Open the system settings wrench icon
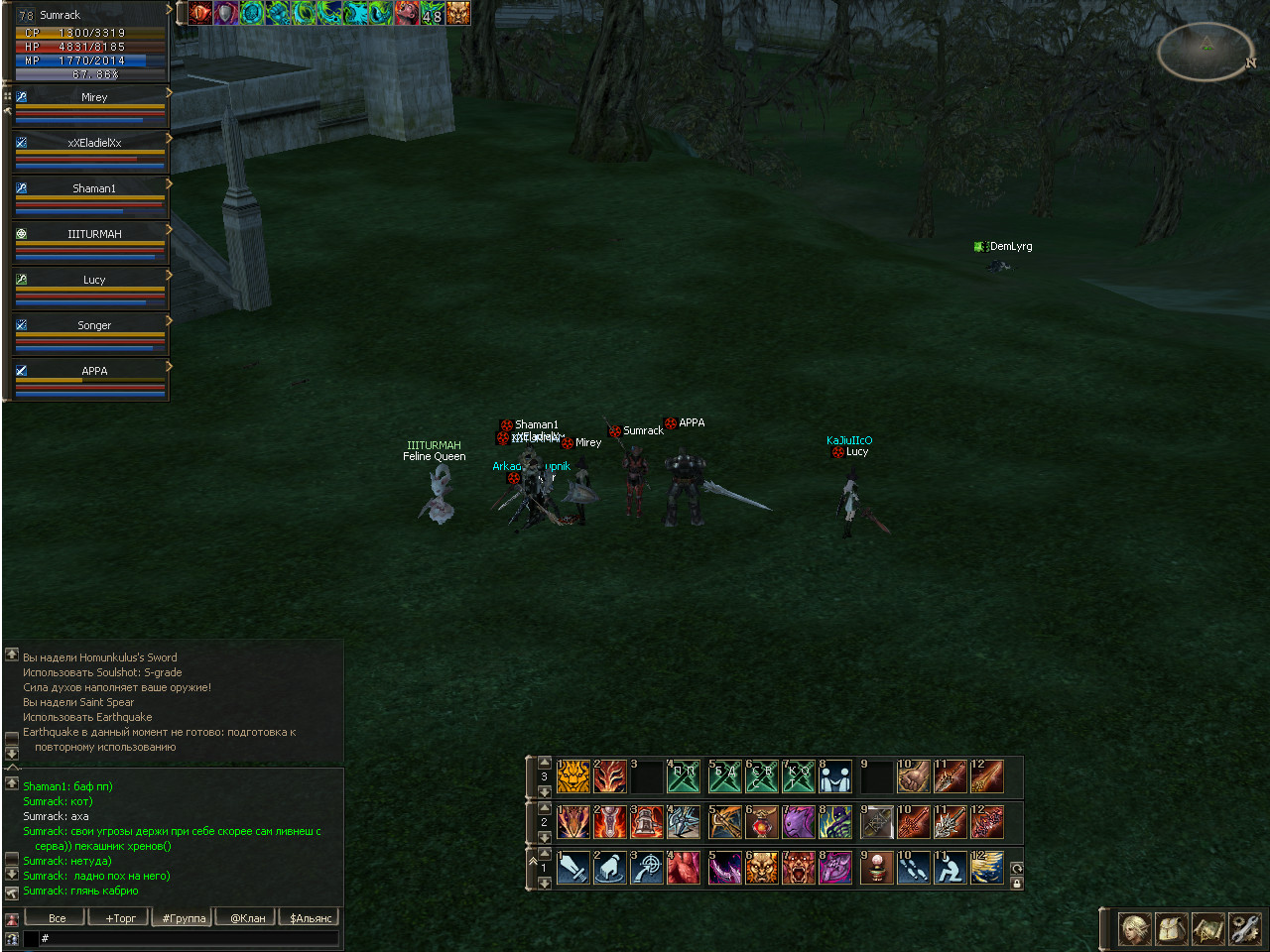 (1244, 929)
